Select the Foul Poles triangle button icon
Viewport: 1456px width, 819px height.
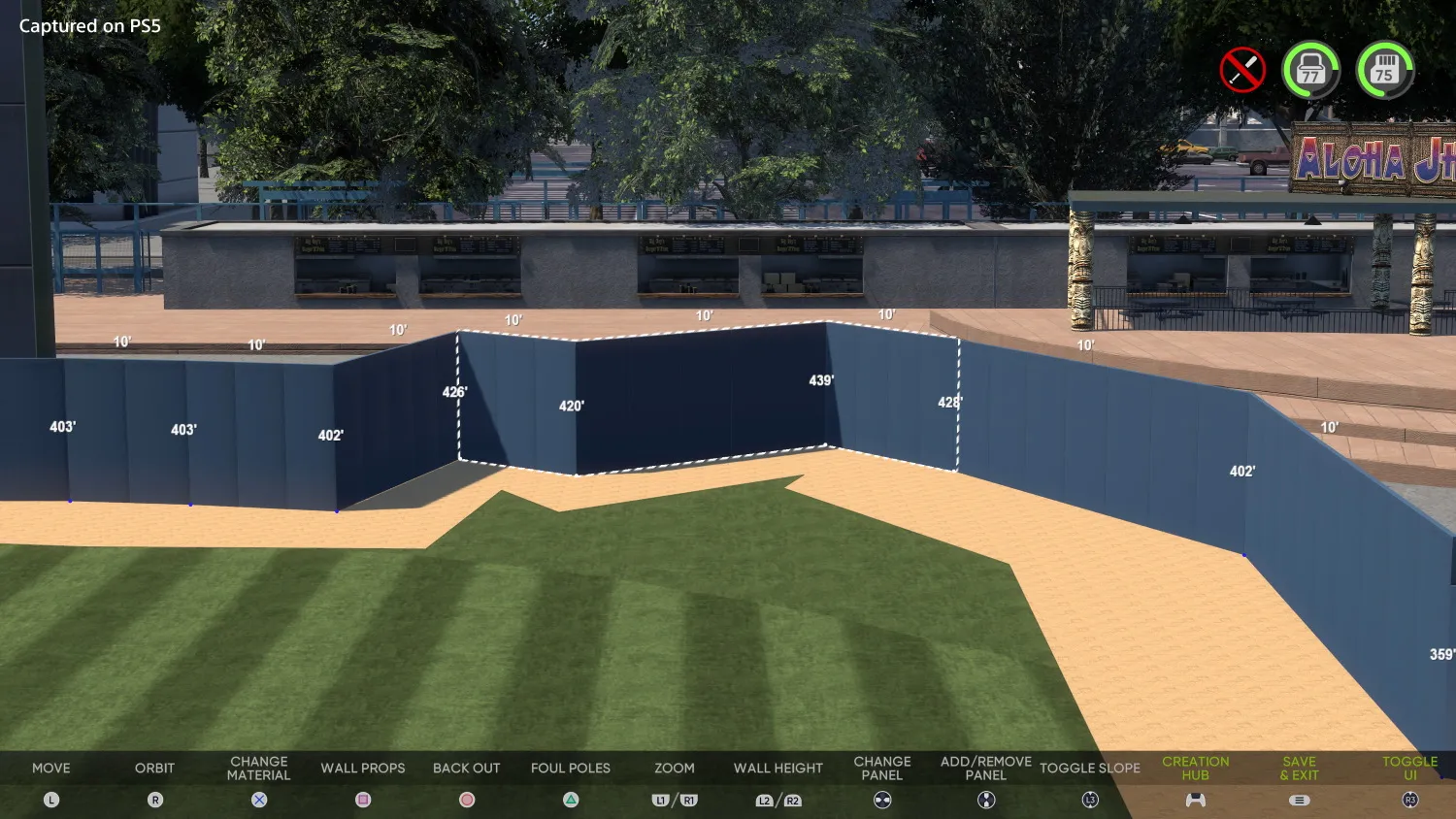click(570, 800)
